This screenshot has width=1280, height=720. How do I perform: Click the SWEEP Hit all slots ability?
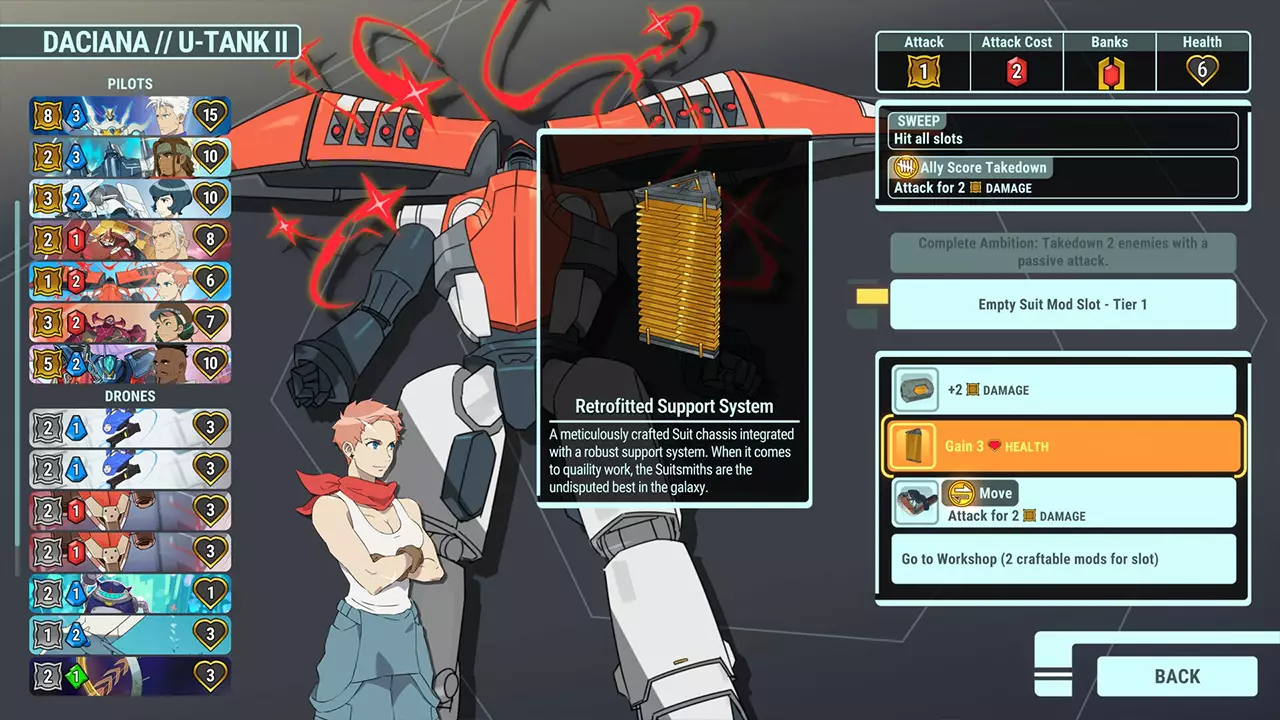tap(1062, 130)
